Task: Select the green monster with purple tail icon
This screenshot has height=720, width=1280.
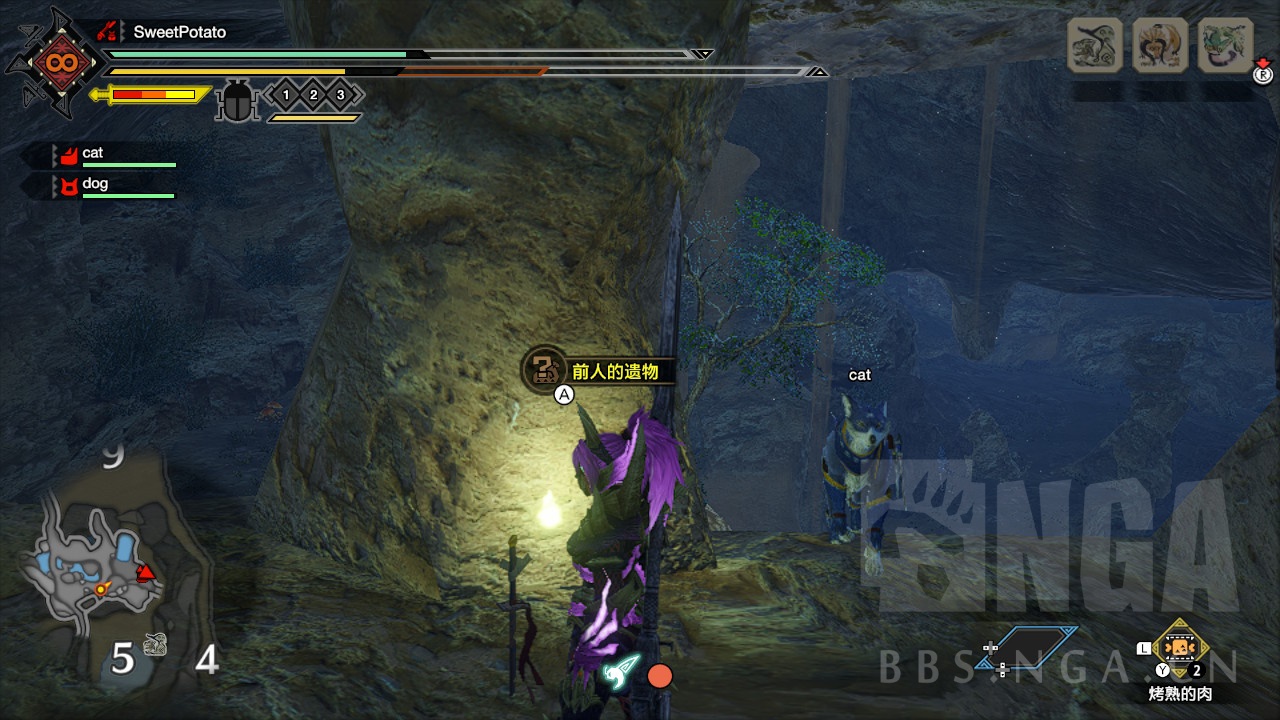Action: [x=1225, y=45]
